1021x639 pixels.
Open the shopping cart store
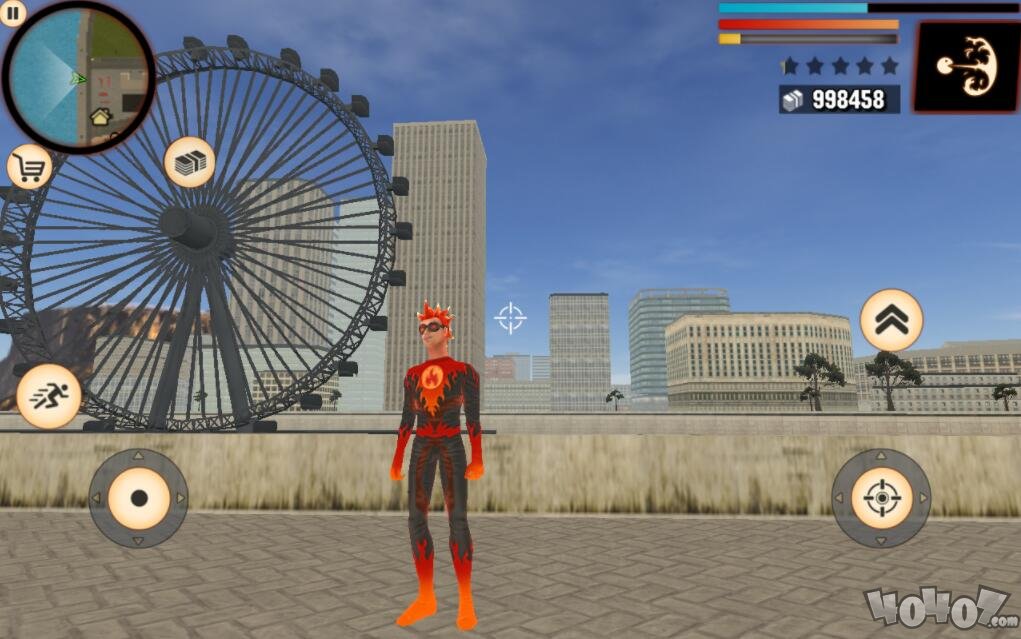click(x=30, y=167)
